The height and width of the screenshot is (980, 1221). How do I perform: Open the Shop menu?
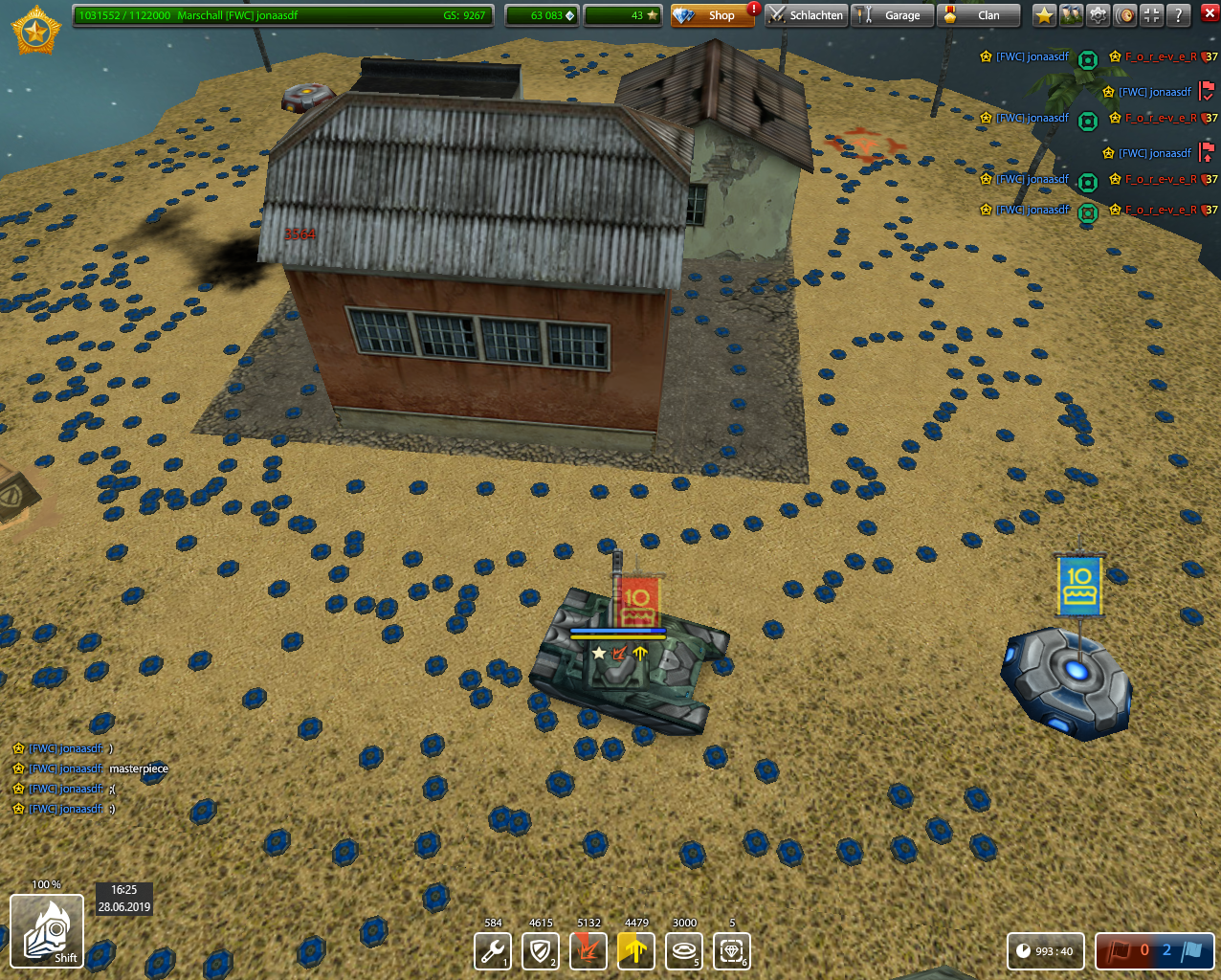click(x=712, y=15)
